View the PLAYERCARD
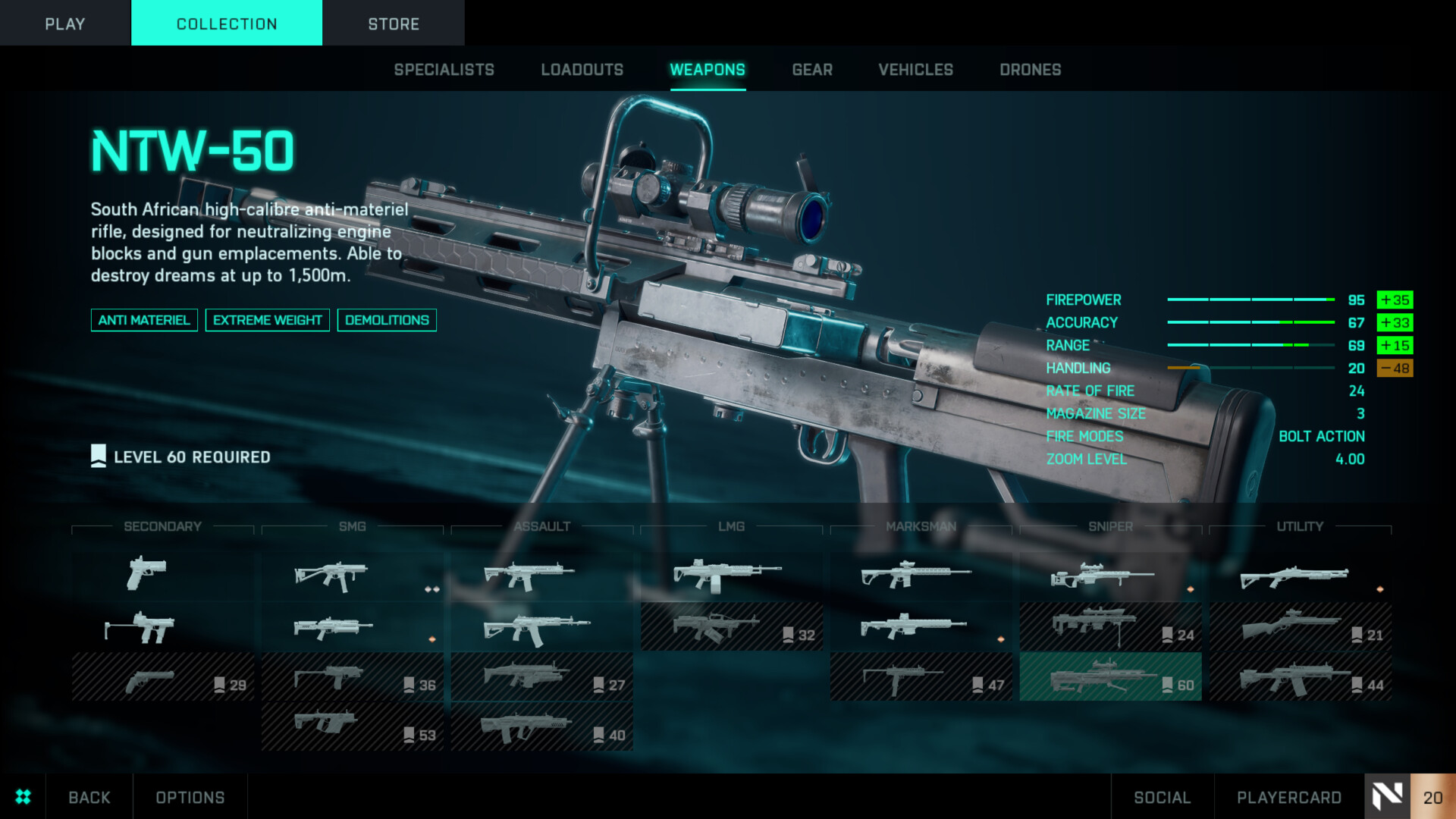This screenshot has height=819, width=1456. [1288, 797]
